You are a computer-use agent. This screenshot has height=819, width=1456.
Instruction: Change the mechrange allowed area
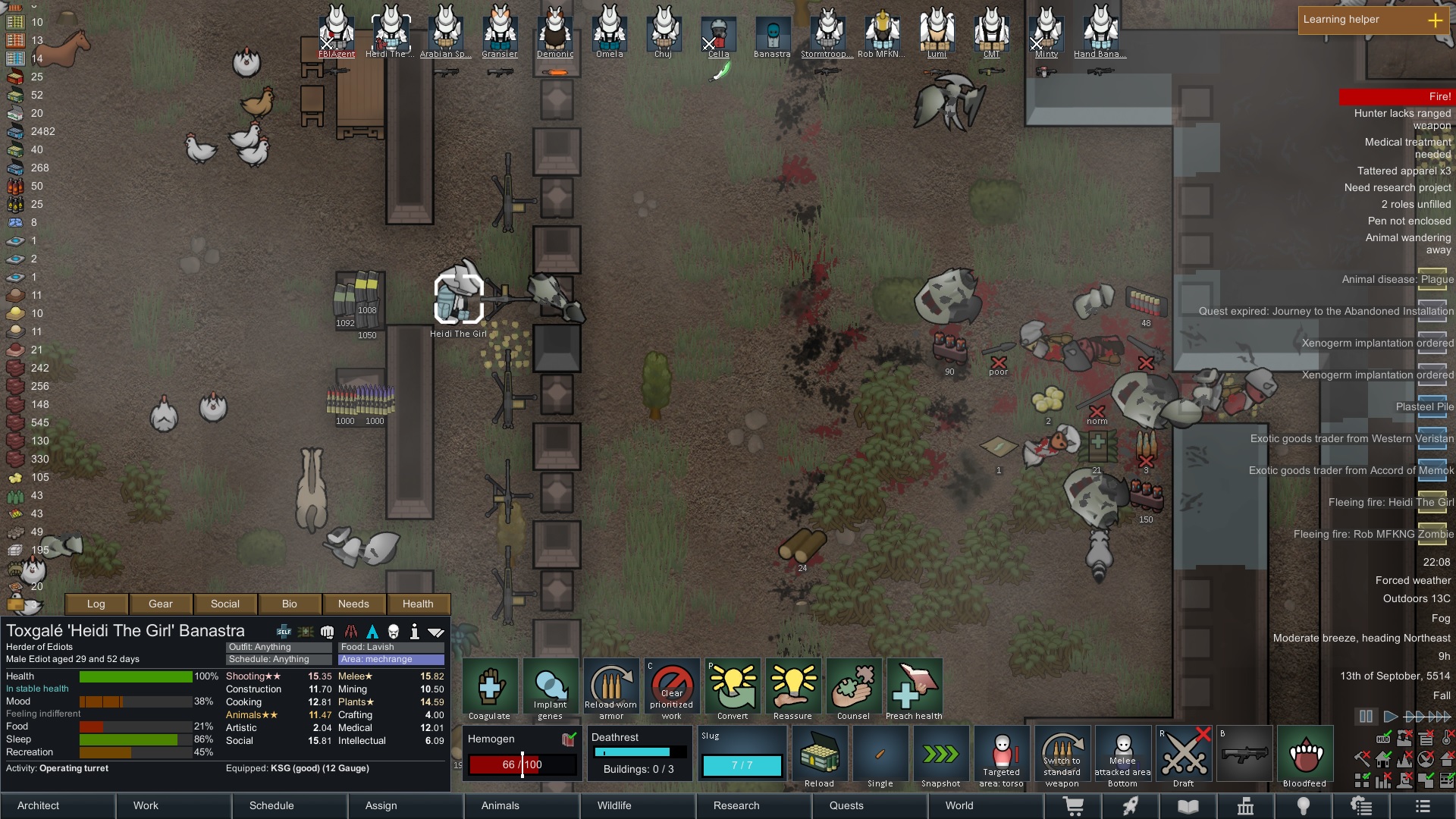click(x=391, y=659)
